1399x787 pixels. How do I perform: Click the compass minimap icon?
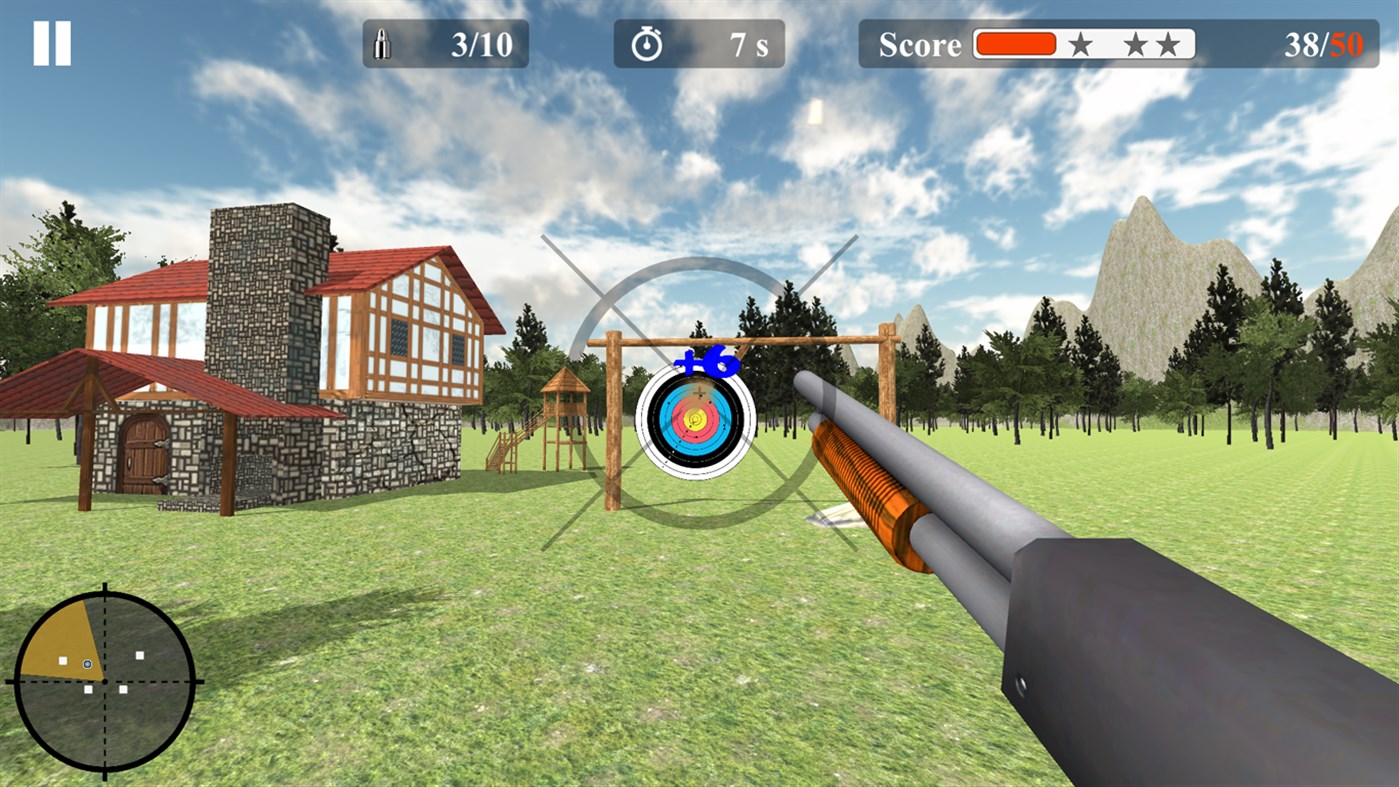(104, 682)
